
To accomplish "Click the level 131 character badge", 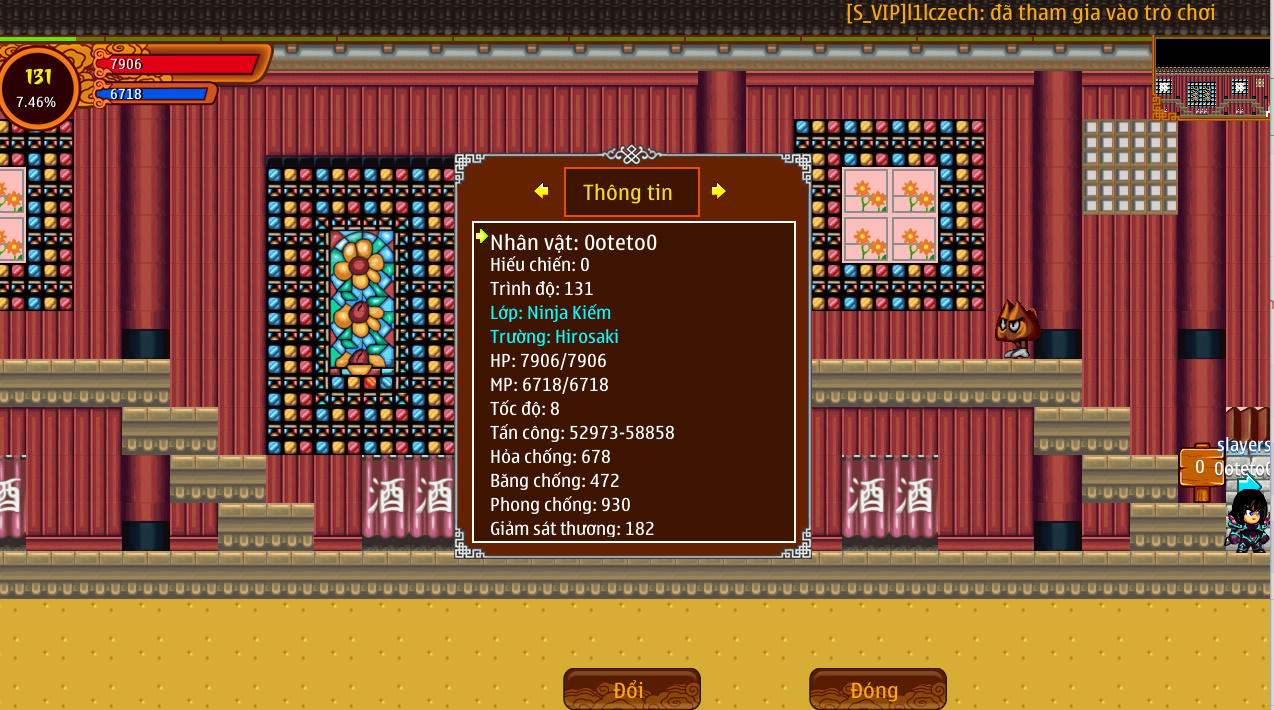I will tap(39, 87).
